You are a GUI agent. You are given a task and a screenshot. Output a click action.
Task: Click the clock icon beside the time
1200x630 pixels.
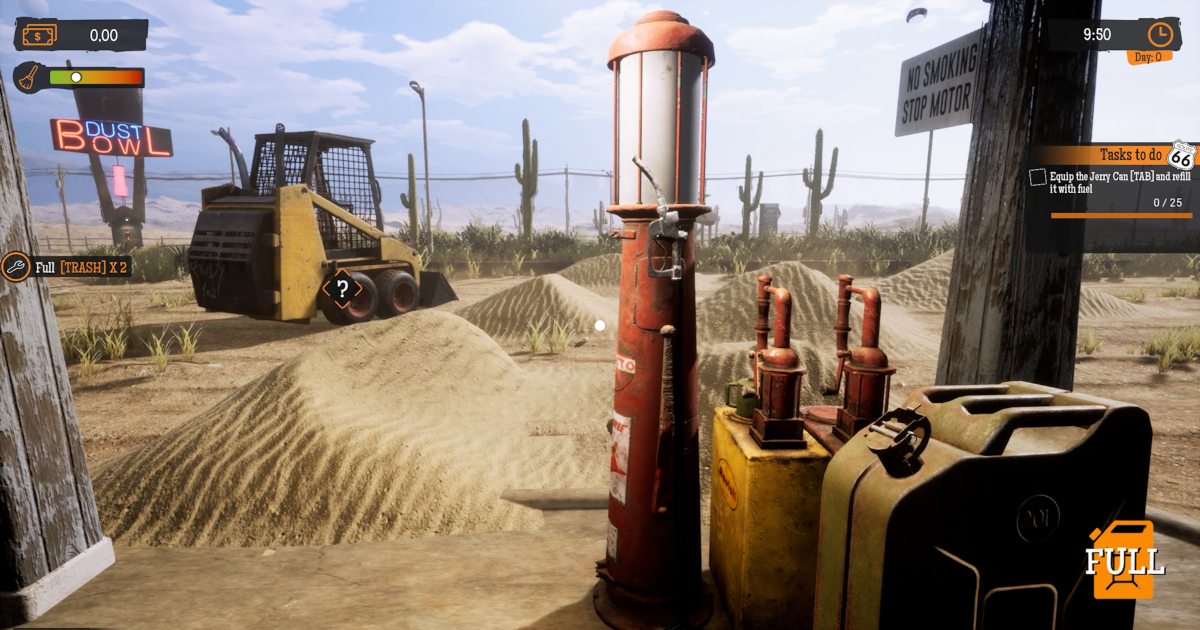[1159, 34]
